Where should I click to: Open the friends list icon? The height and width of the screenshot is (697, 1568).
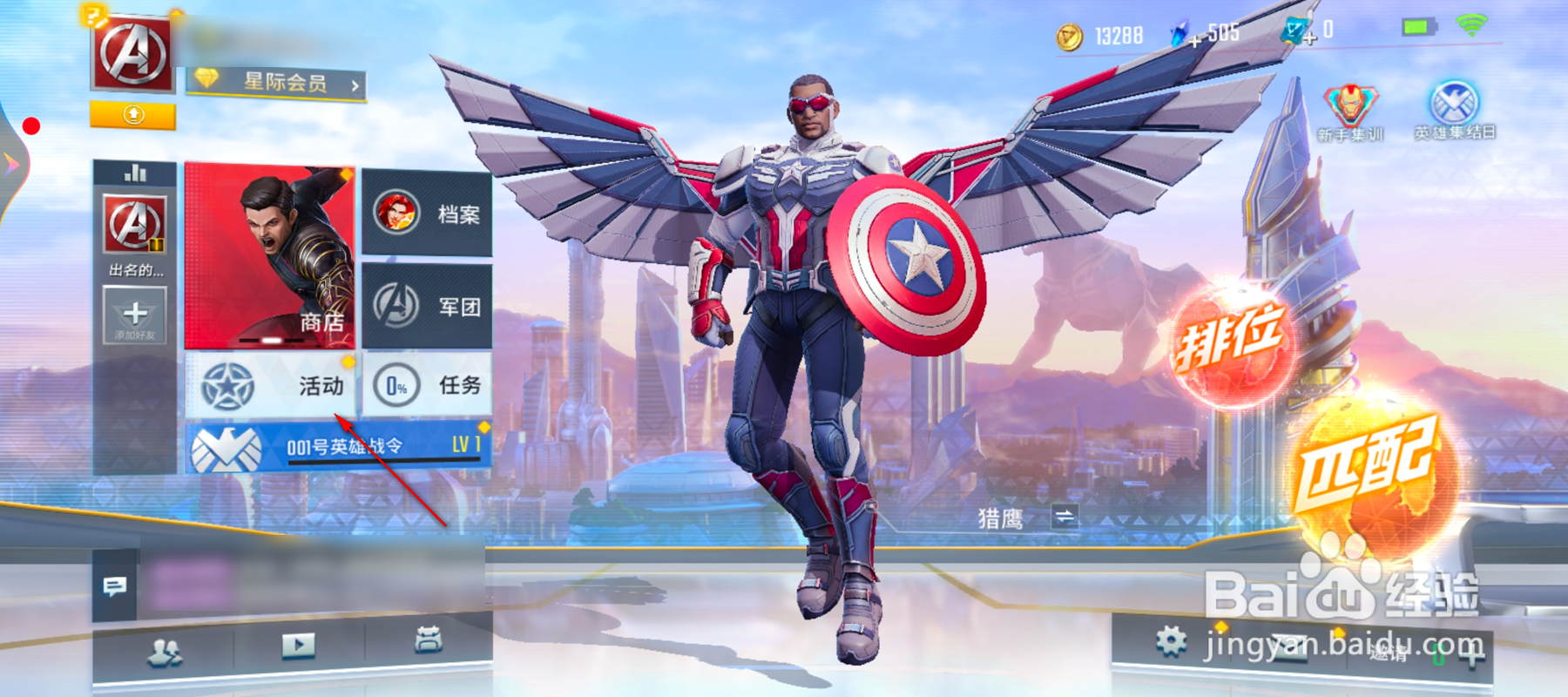(x=164, y=651)
